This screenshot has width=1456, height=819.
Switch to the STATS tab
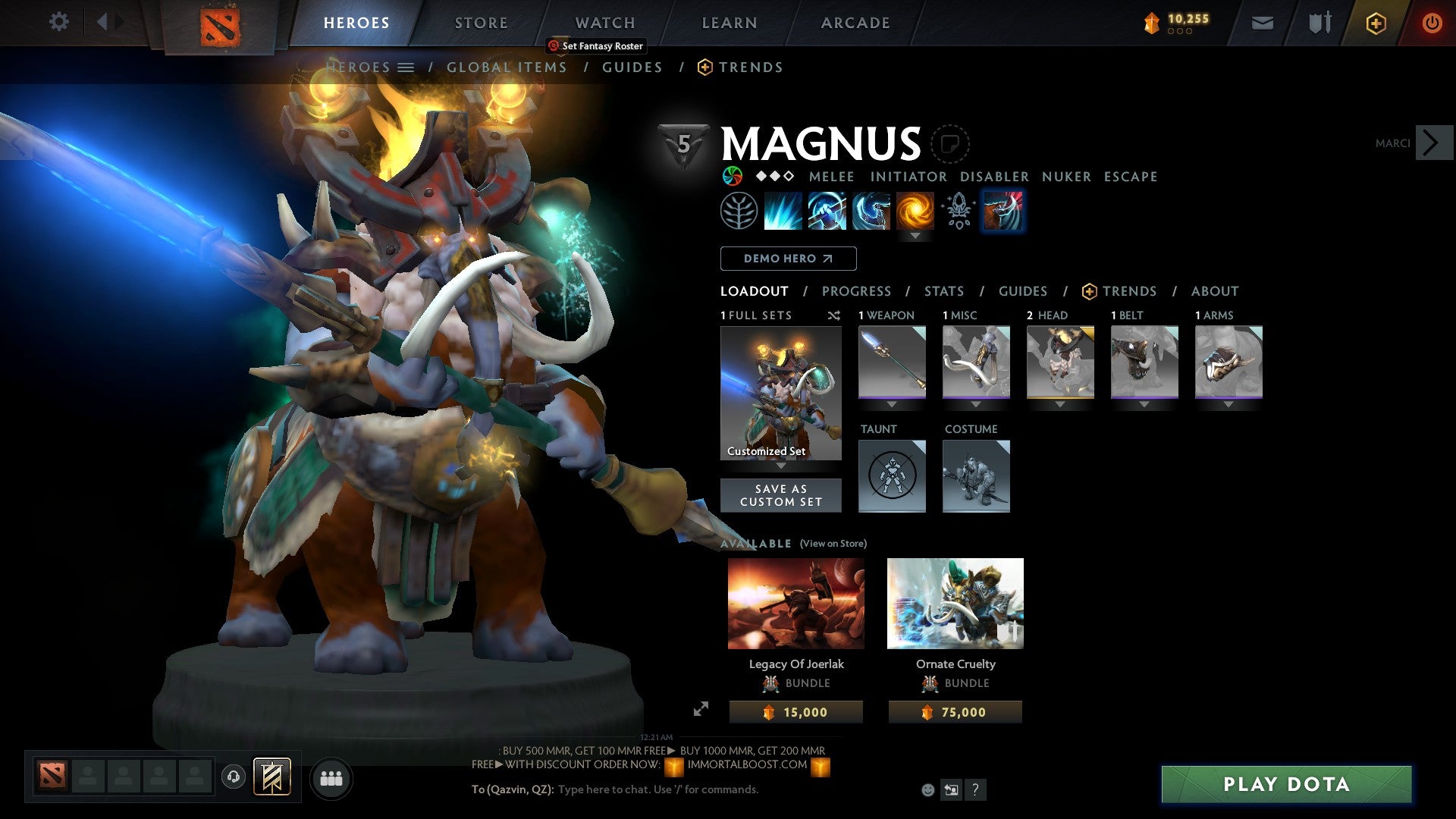[944, 291]
